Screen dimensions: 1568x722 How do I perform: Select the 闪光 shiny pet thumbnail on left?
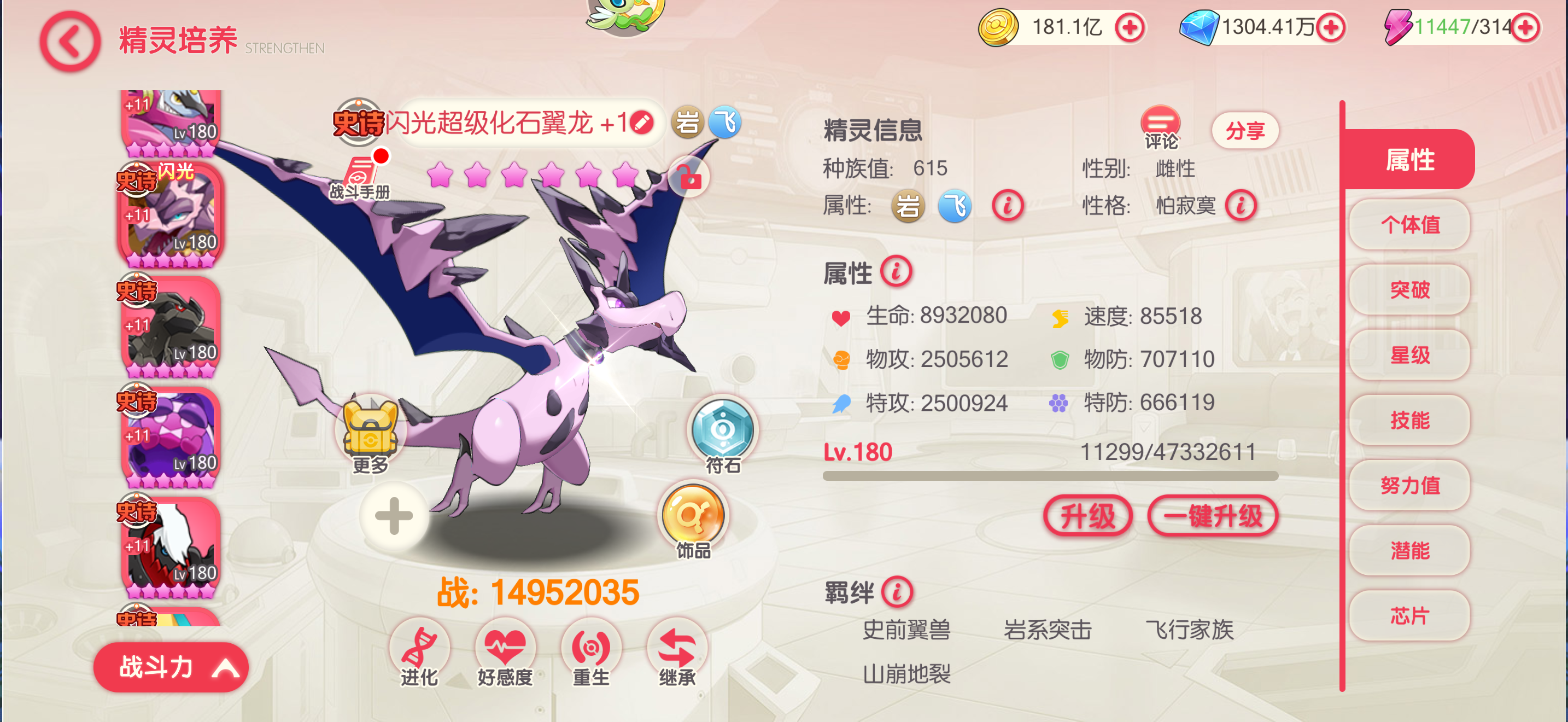(x=171, y=216)
